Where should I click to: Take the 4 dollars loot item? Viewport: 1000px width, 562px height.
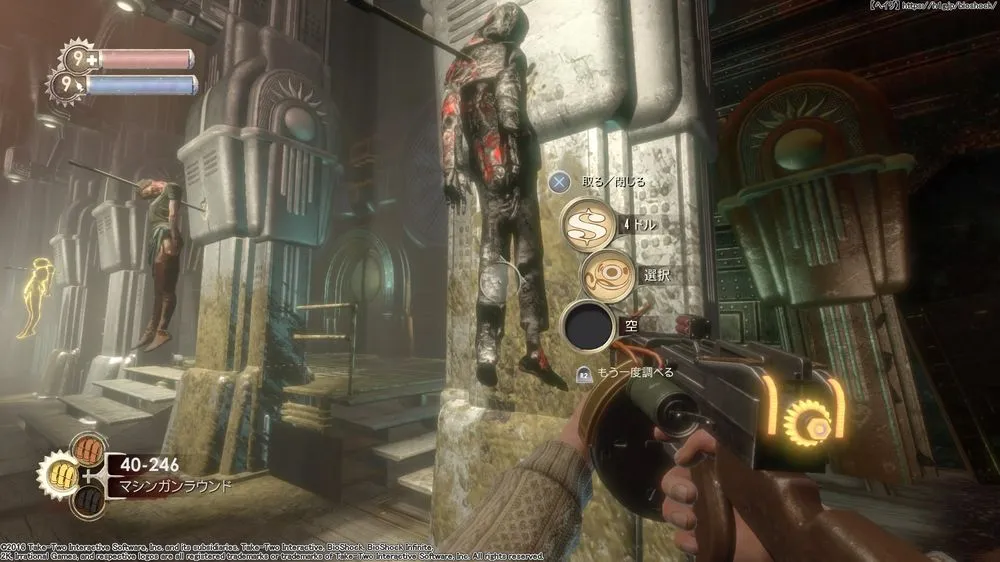587,223
